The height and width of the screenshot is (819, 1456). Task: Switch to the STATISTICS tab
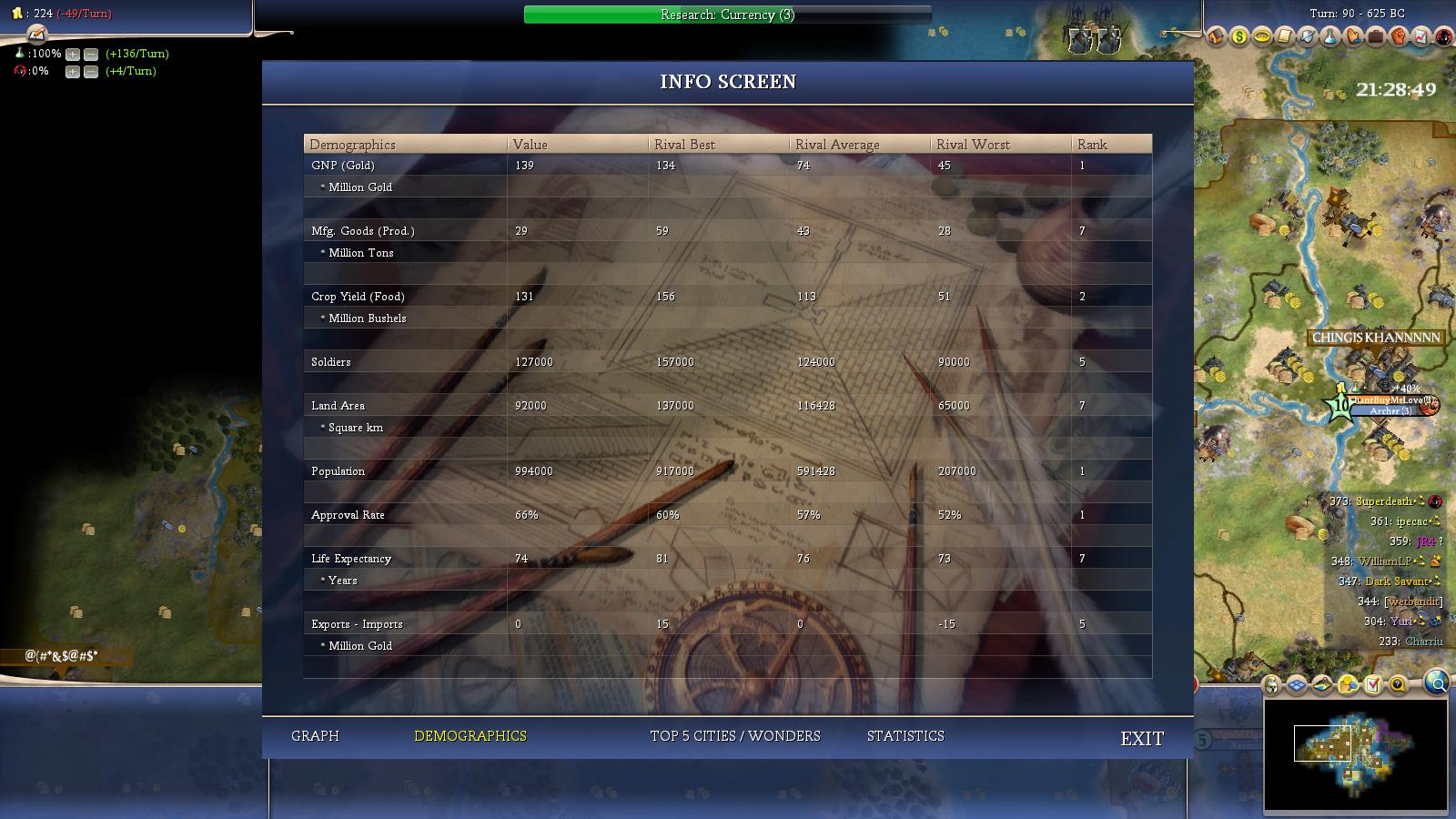905,735
